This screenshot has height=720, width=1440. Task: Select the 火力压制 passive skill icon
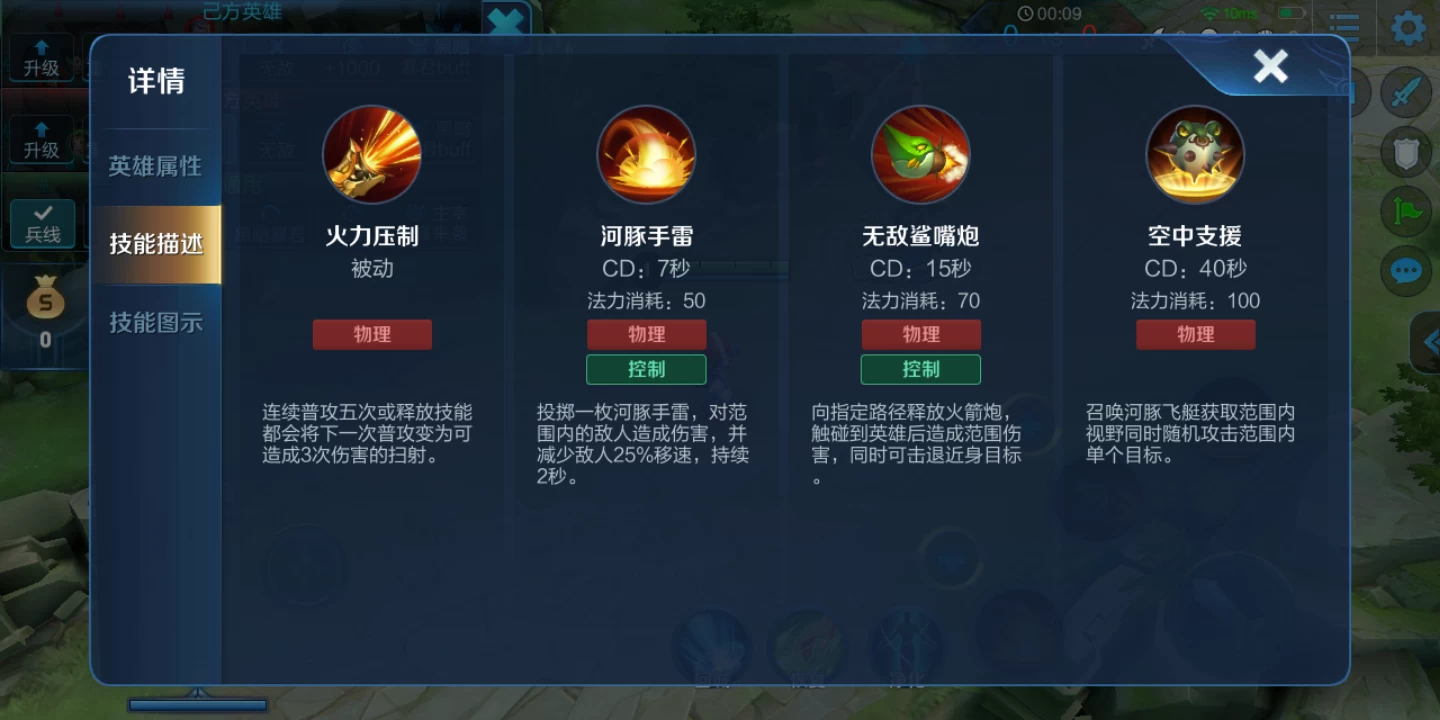[x=372, y=155]
